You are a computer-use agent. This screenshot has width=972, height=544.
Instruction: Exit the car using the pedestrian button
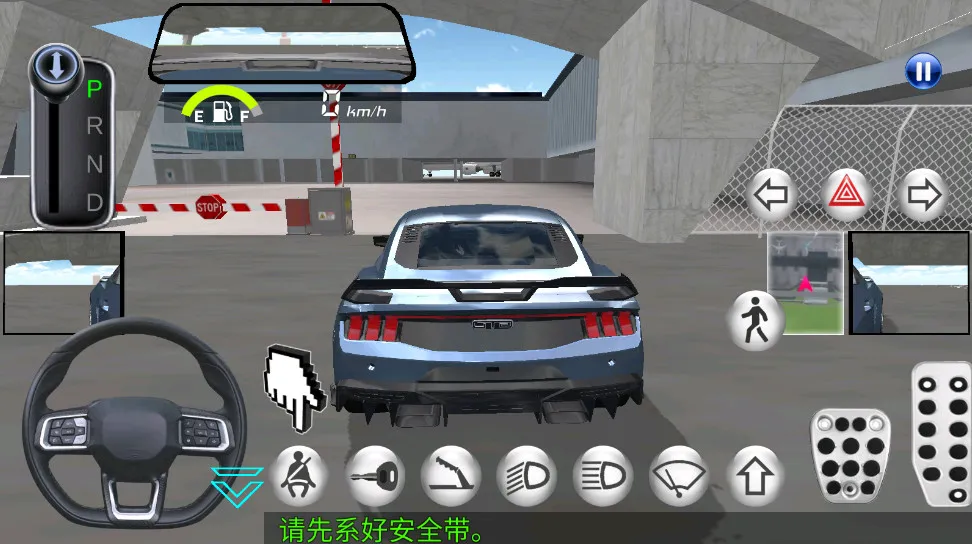pos(755,321)
